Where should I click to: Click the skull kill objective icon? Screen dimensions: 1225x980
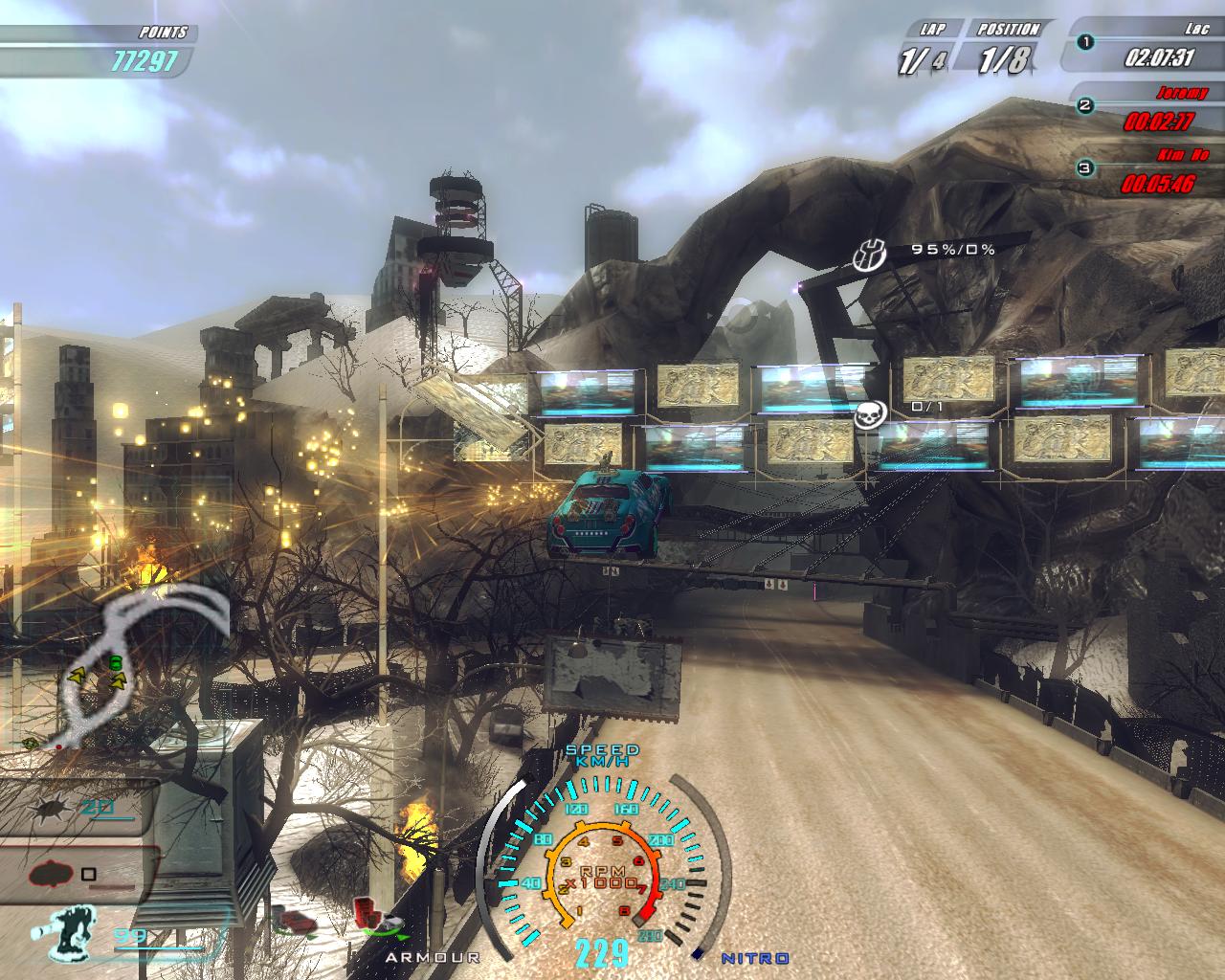tap(872, 413)
